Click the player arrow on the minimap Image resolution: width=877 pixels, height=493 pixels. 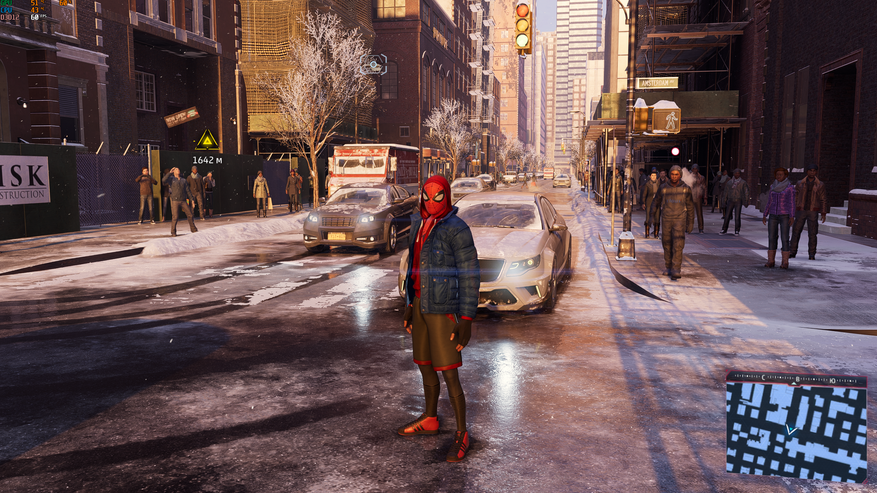pos(792,430)
